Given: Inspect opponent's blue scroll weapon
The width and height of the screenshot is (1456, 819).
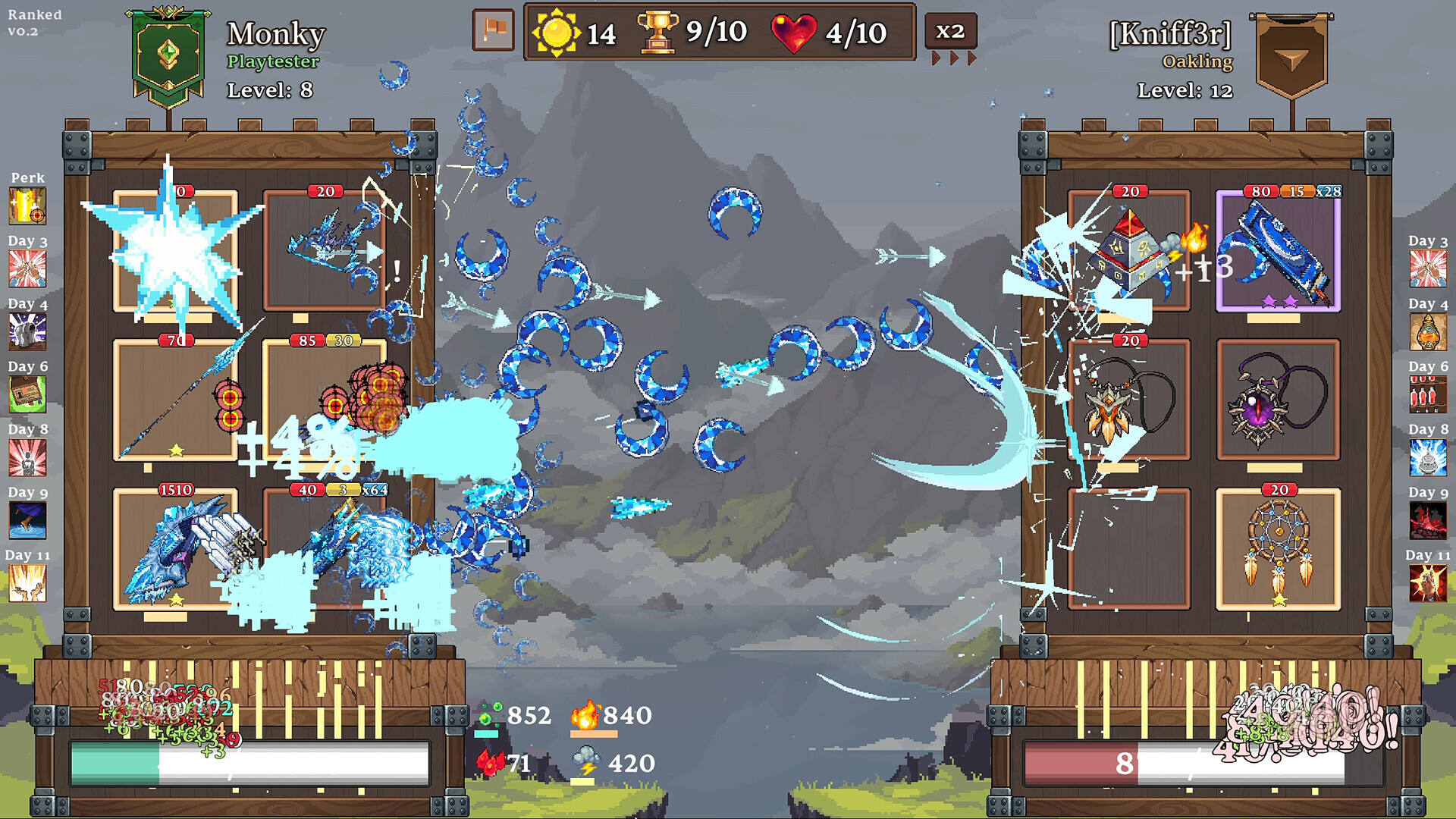Looking at the screenshot, I should [1278, 252].
